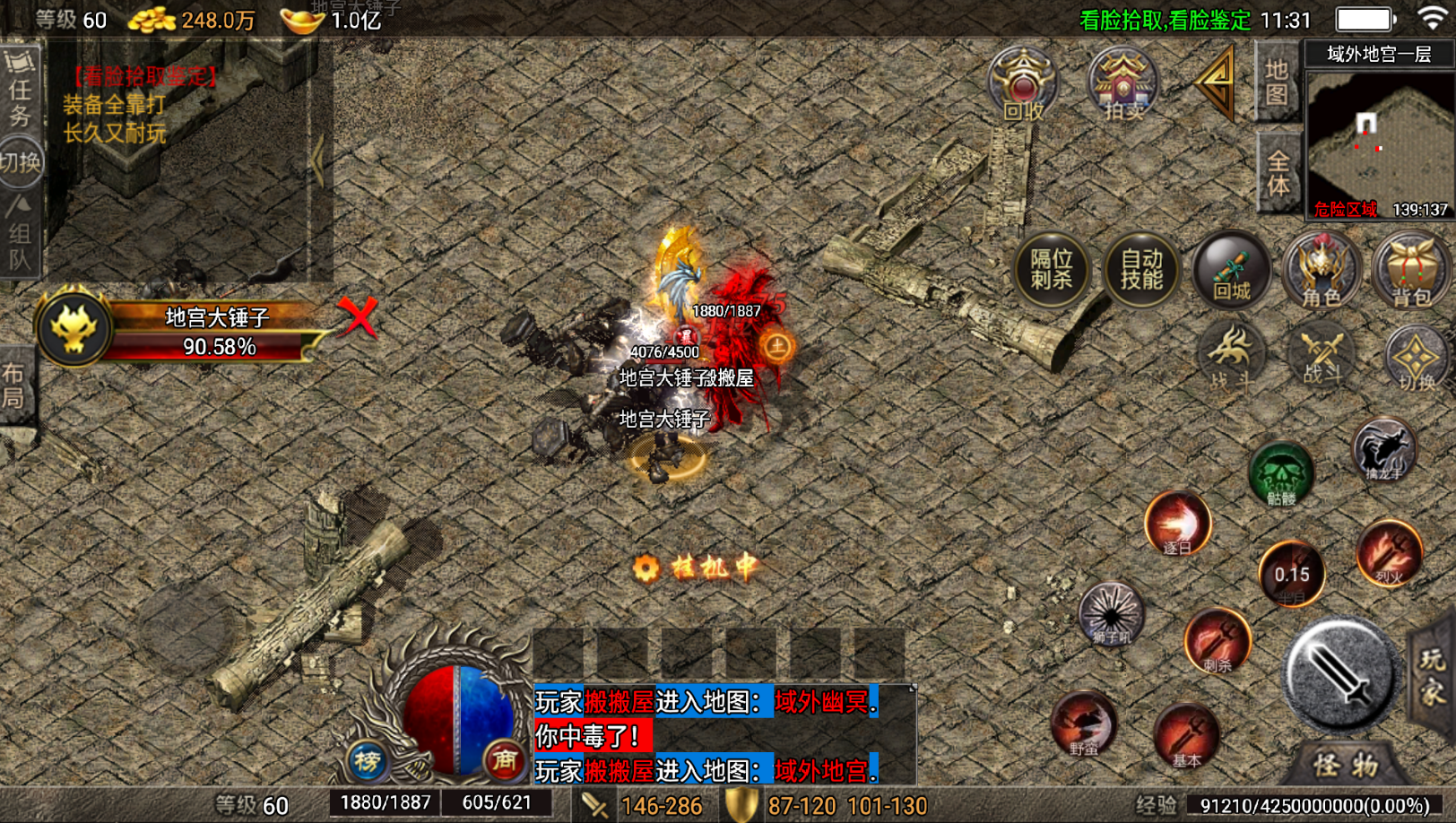This screenshot has width=1456, height=823.
Task: Switch to the 组队 team tab
Action: coord(20,235)
